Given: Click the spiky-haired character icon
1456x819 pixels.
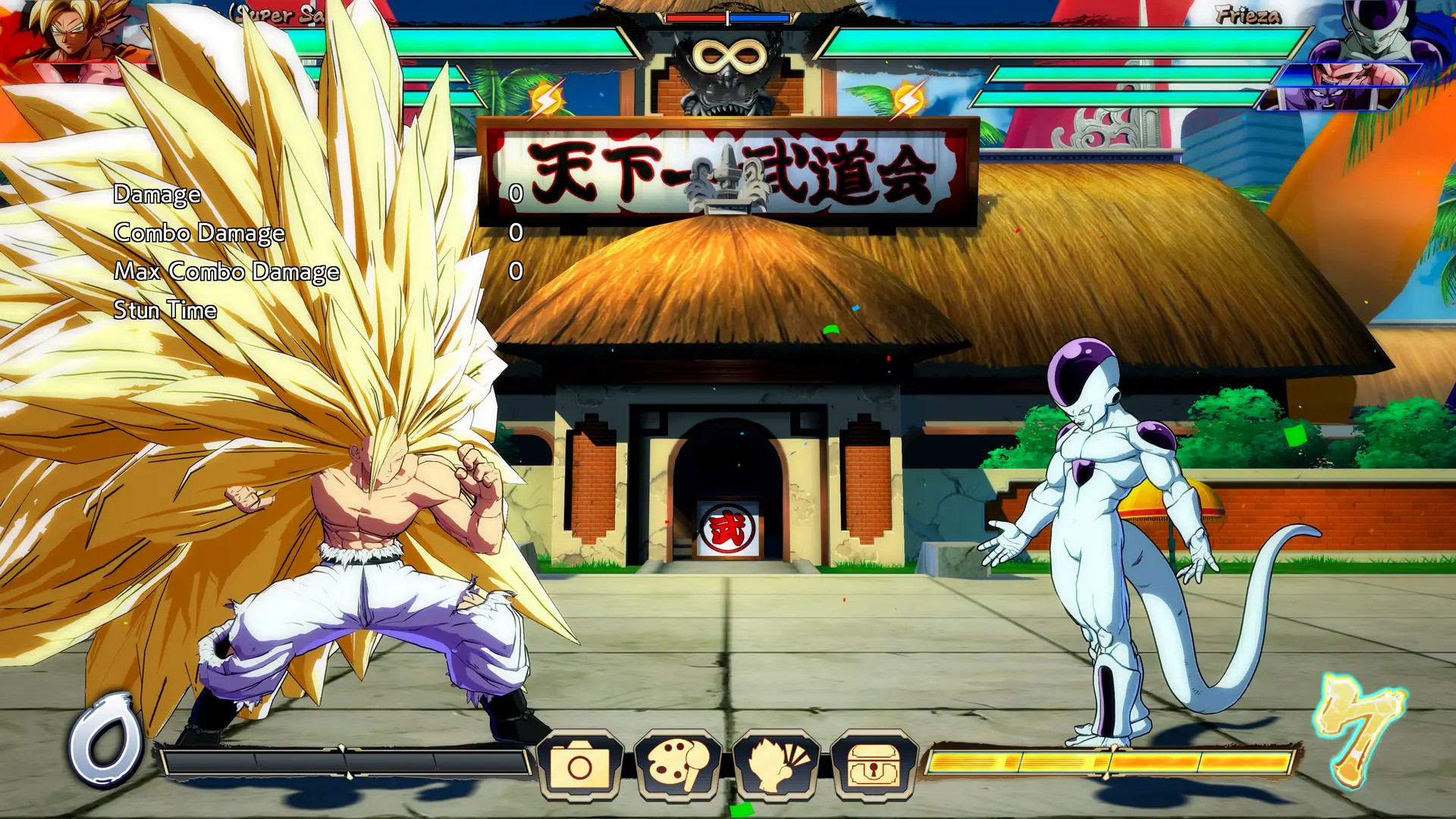Looking at the screenshot, I should [776, 766].
